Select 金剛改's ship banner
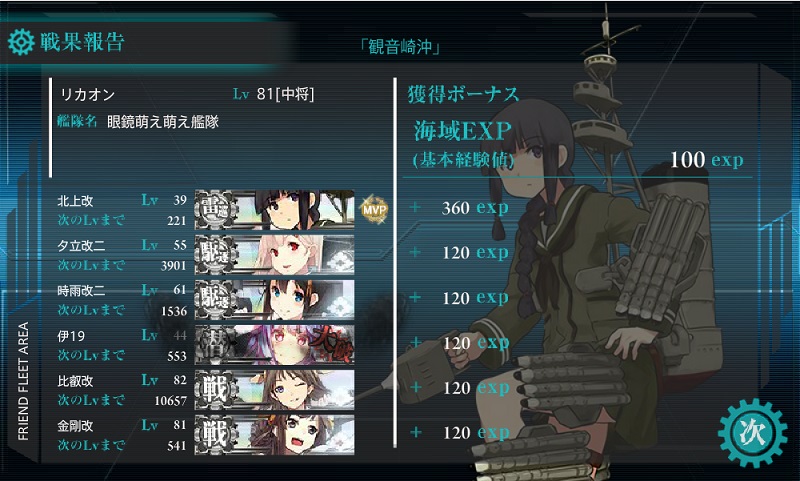 [x=275, y=433]
